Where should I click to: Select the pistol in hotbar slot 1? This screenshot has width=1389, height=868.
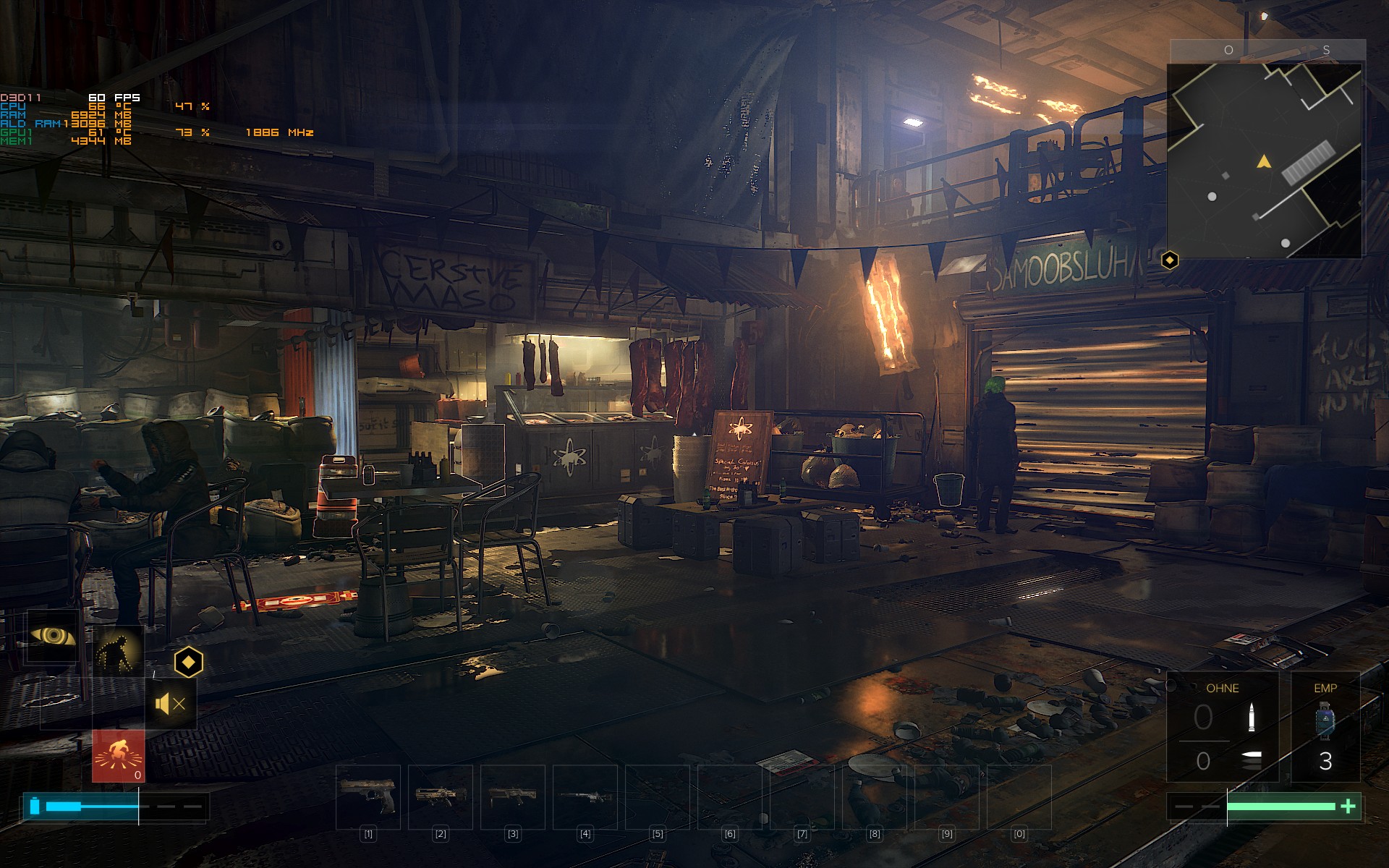click(x=368, y=796)
